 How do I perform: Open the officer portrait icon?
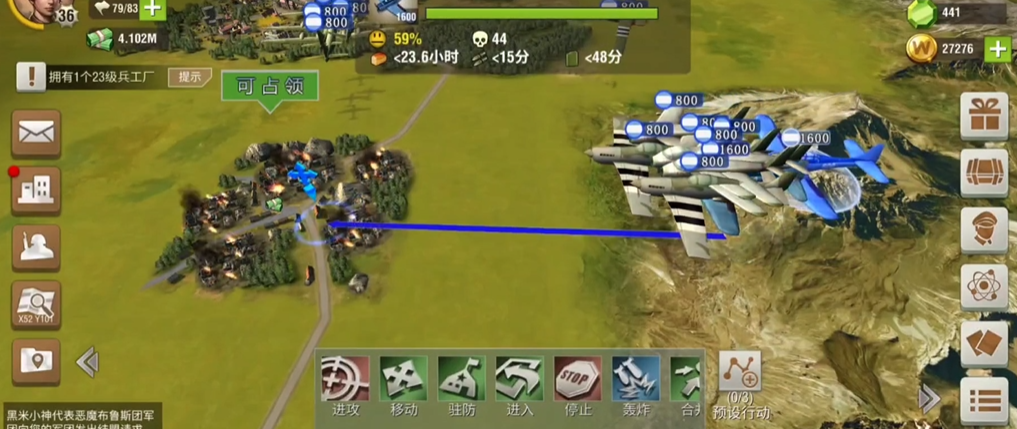tap(984, 230)
